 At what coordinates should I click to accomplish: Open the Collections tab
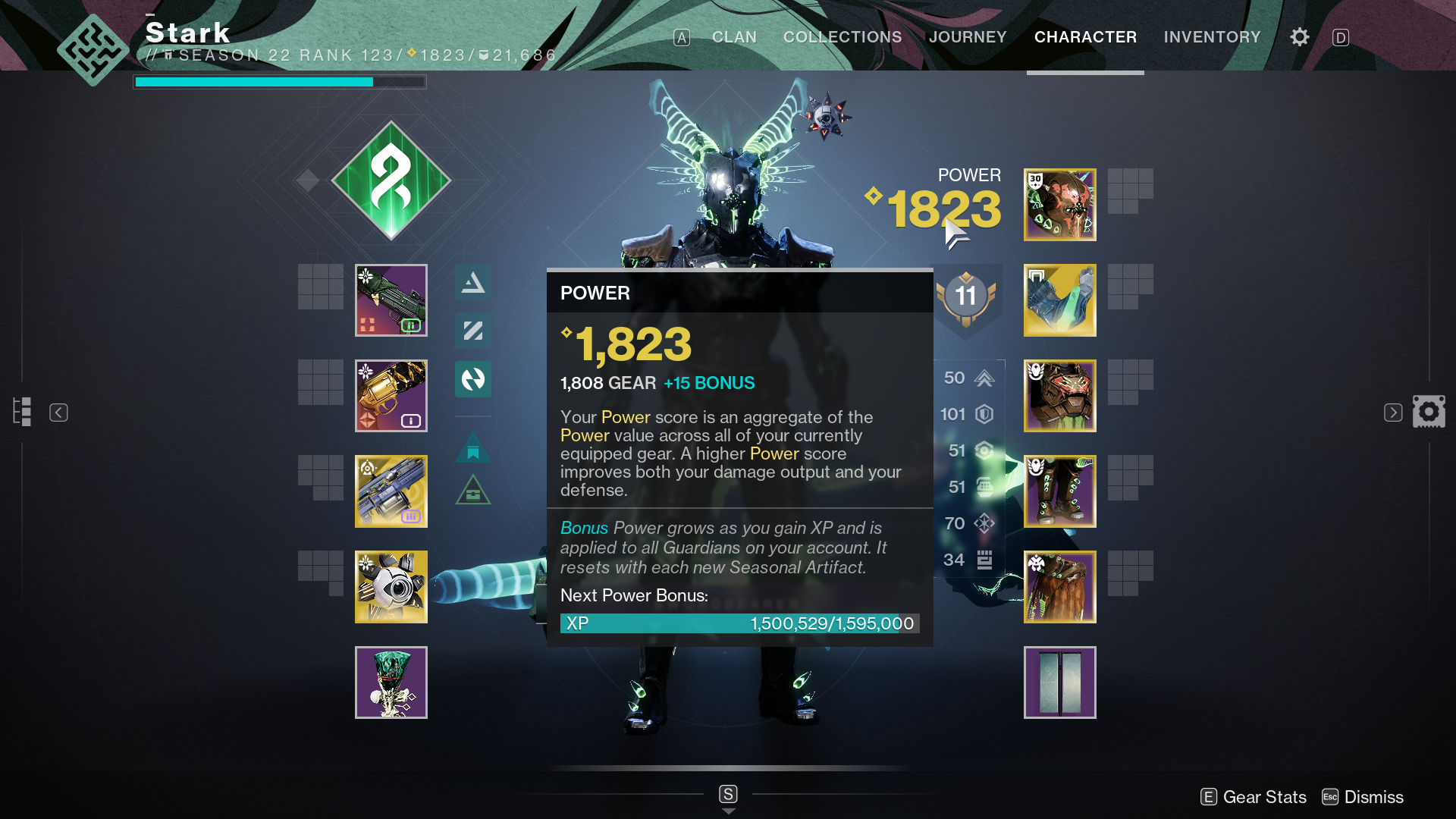[842, 36]
